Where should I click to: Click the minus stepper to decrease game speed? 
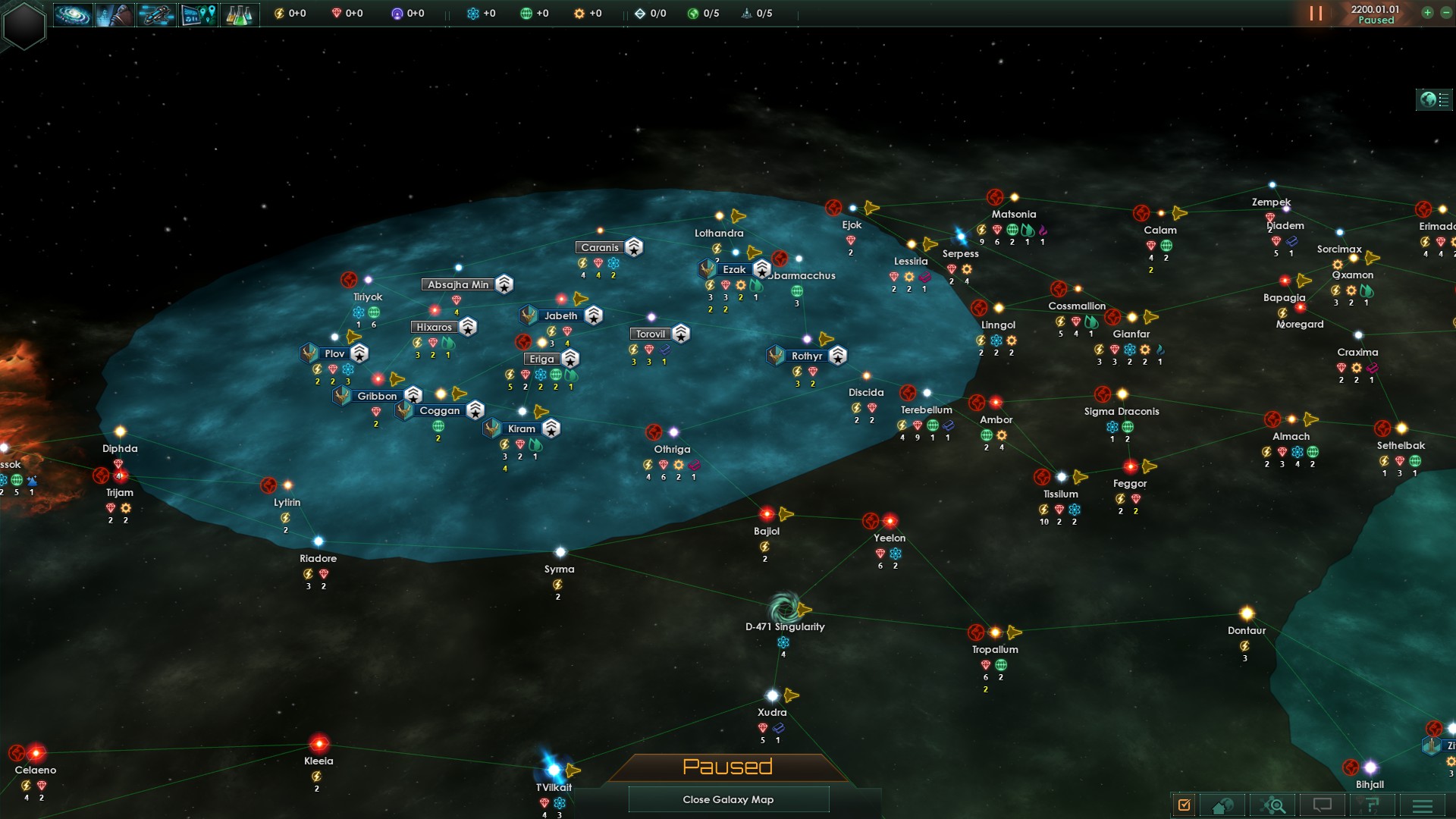(1445, 12)
